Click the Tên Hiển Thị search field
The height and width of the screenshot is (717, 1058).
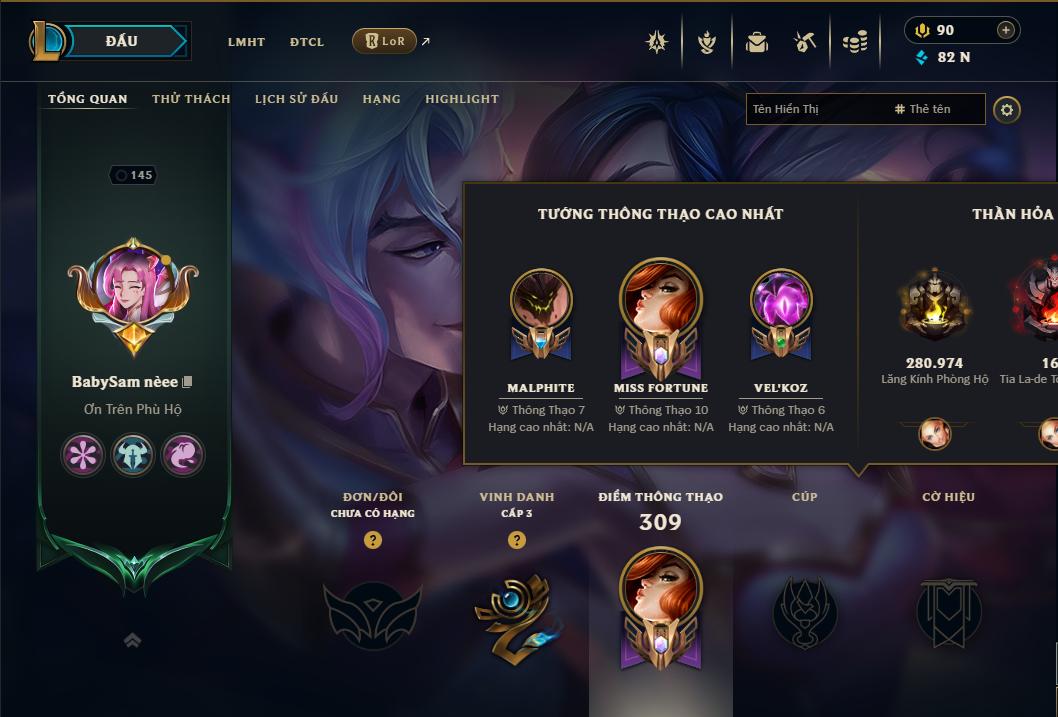tap(815, 109)
